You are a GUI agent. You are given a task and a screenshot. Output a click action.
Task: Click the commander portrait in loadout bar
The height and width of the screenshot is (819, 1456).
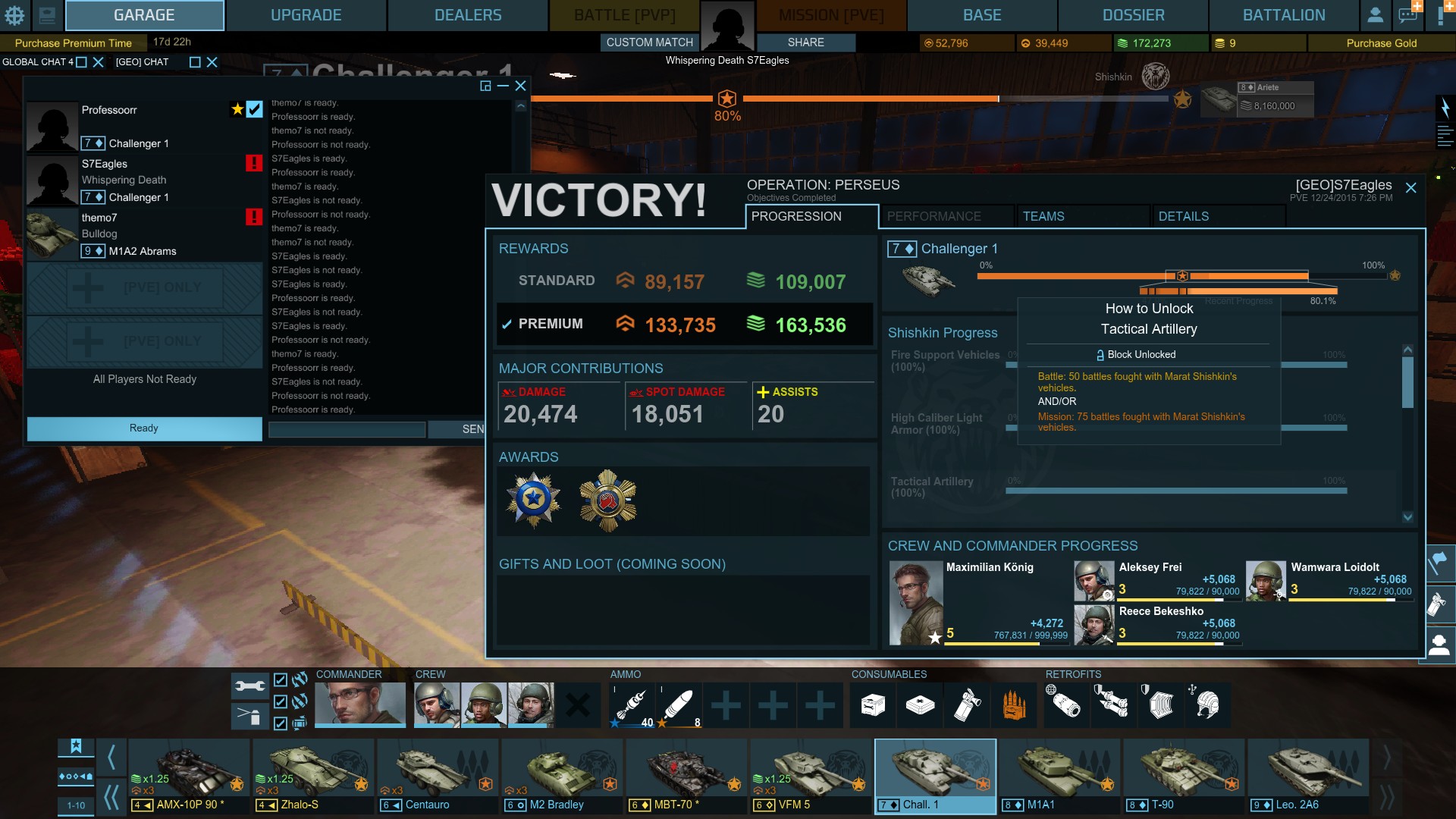coord(359,704)
